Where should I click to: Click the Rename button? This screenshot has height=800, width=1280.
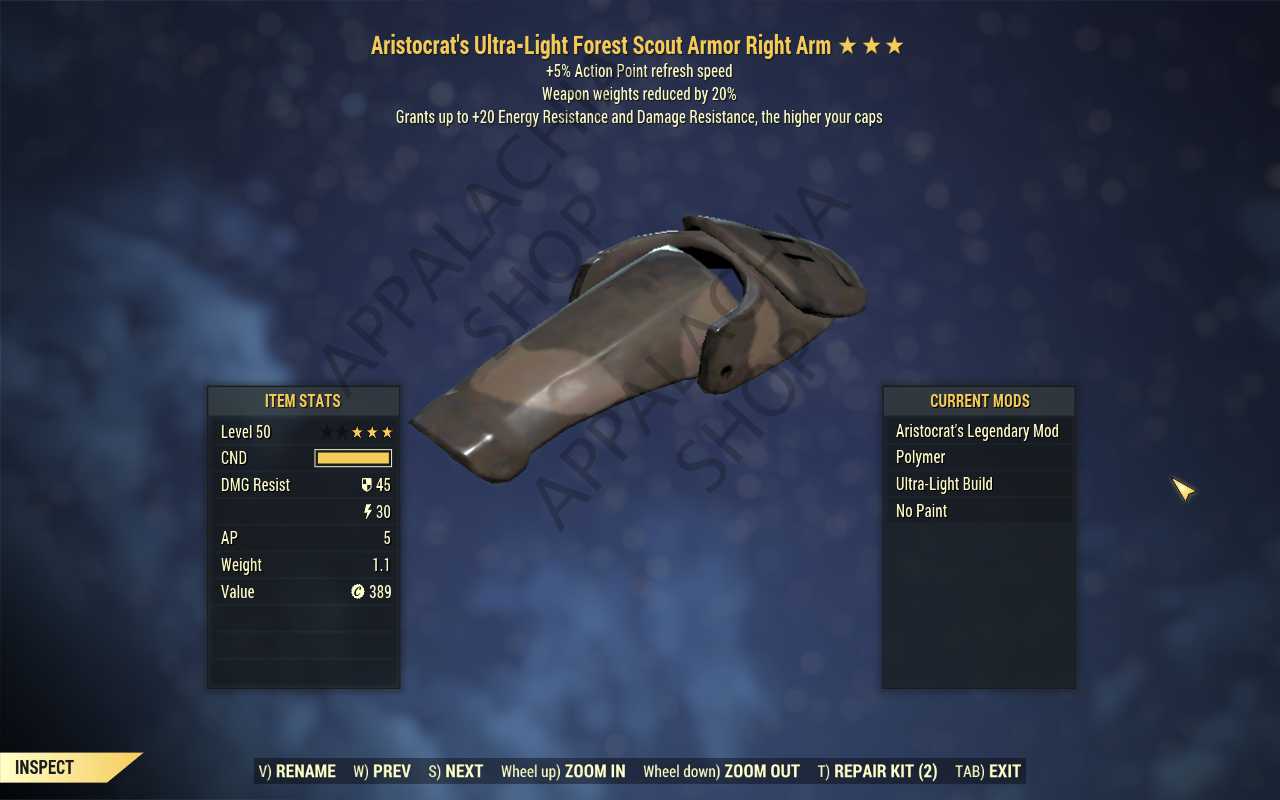coord(297,771)
